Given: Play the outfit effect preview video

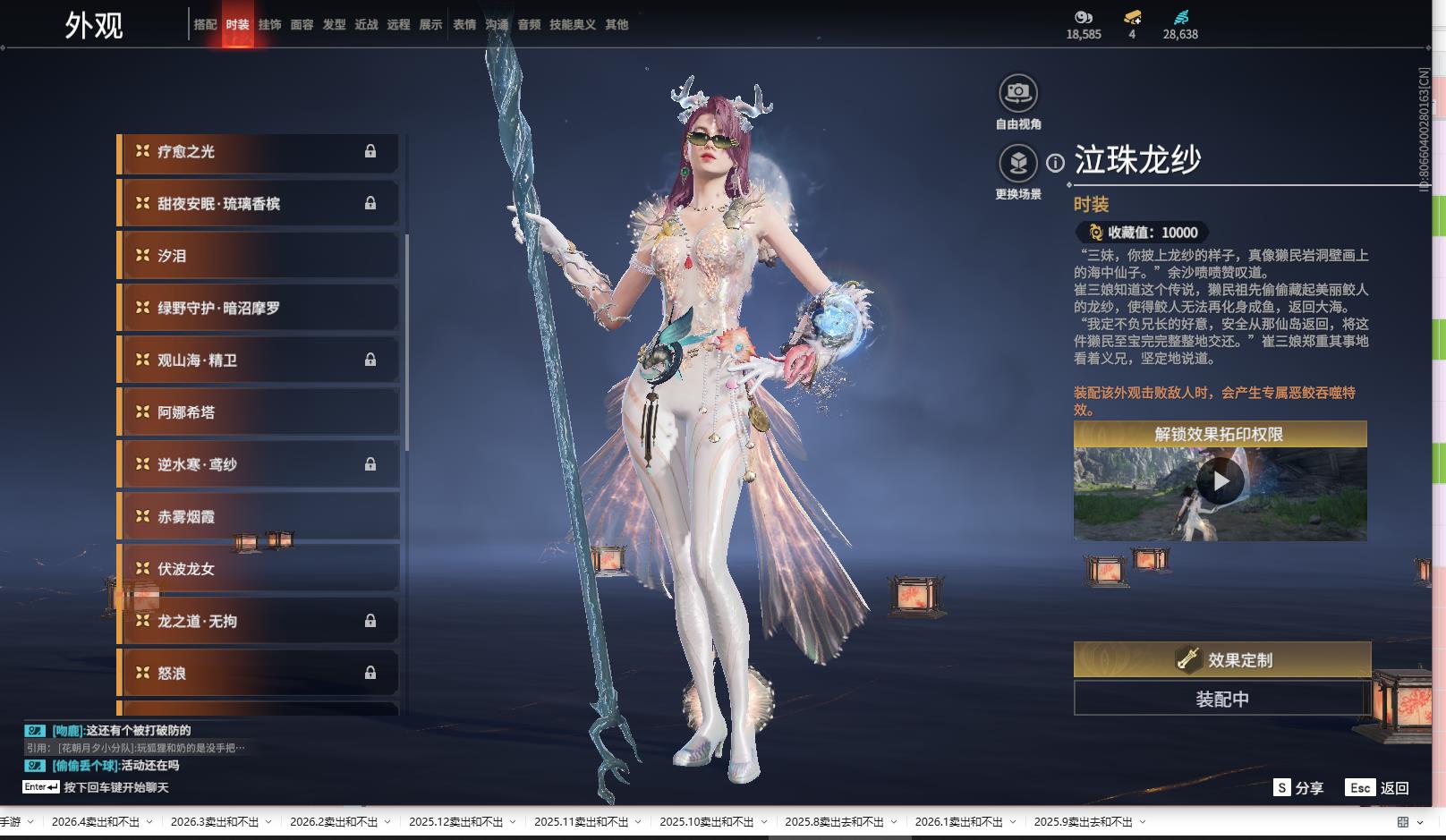Looking at the screenshot, I should point(1220,482).
